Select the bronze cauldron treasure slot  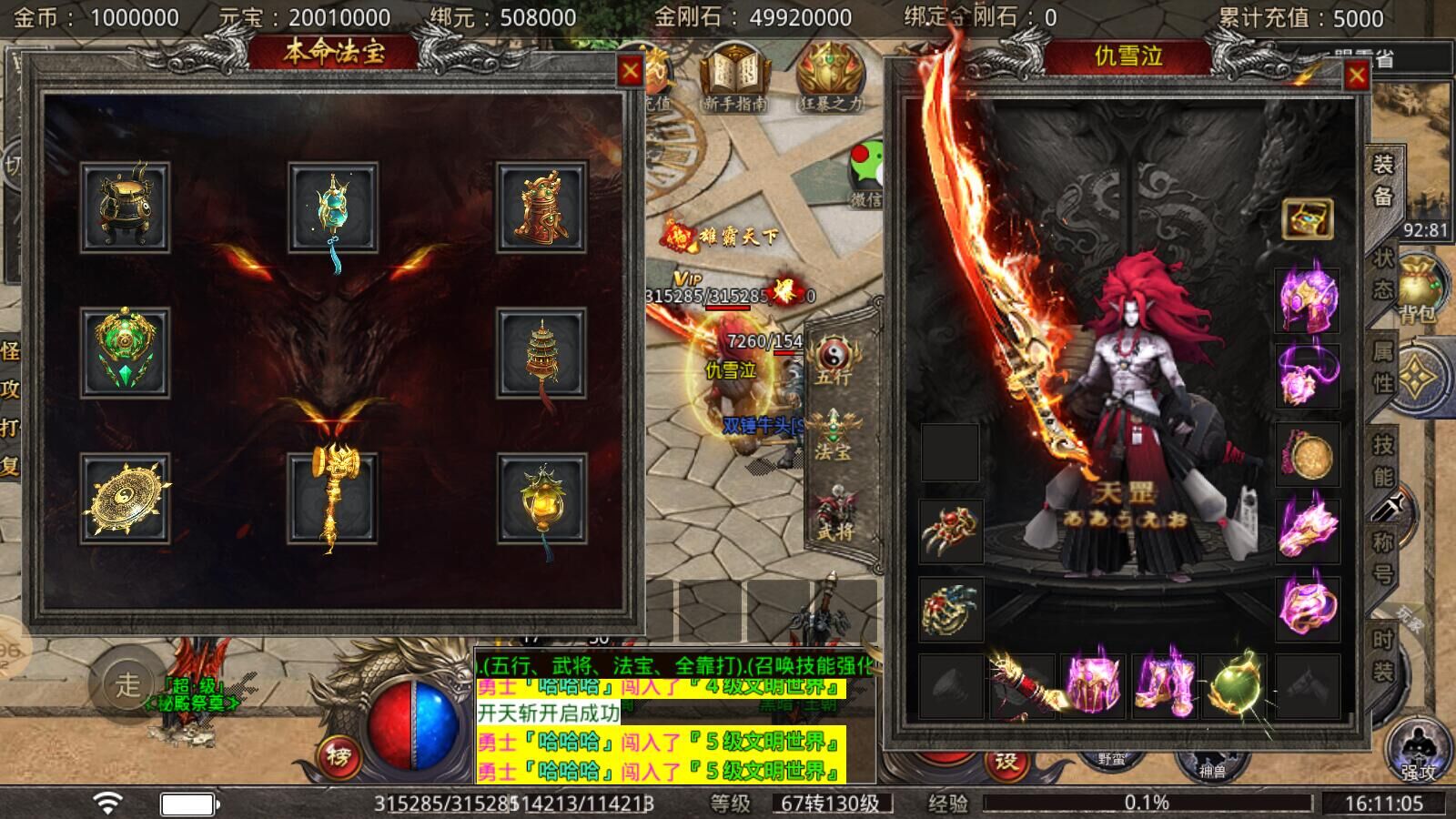[125, 207]
